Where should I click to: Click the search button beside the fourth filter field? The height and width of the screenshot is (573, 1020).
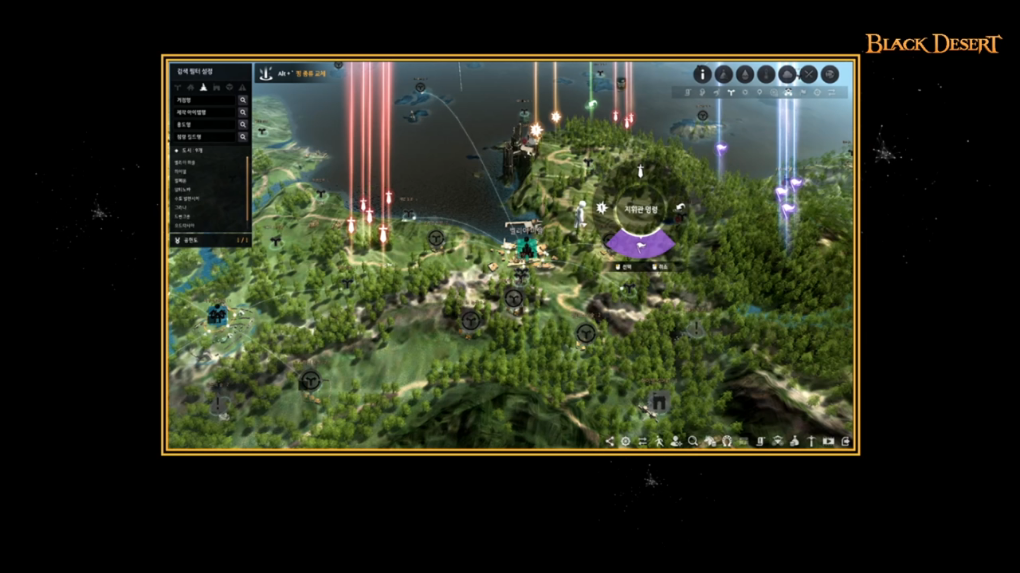[x=243, y=136]
